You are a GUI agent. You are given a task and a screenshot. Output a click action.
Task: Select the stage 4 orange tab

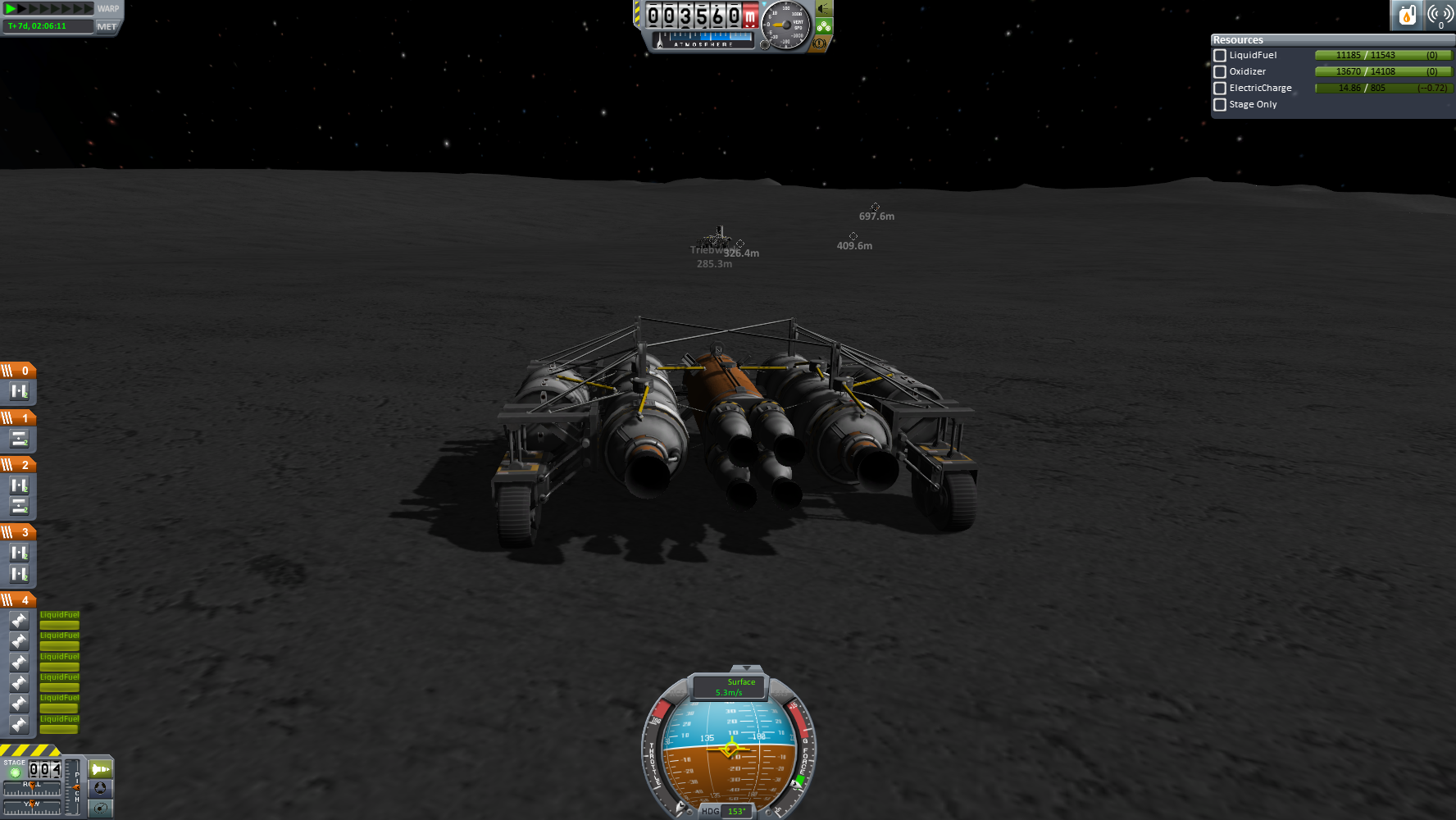point(18,600)
